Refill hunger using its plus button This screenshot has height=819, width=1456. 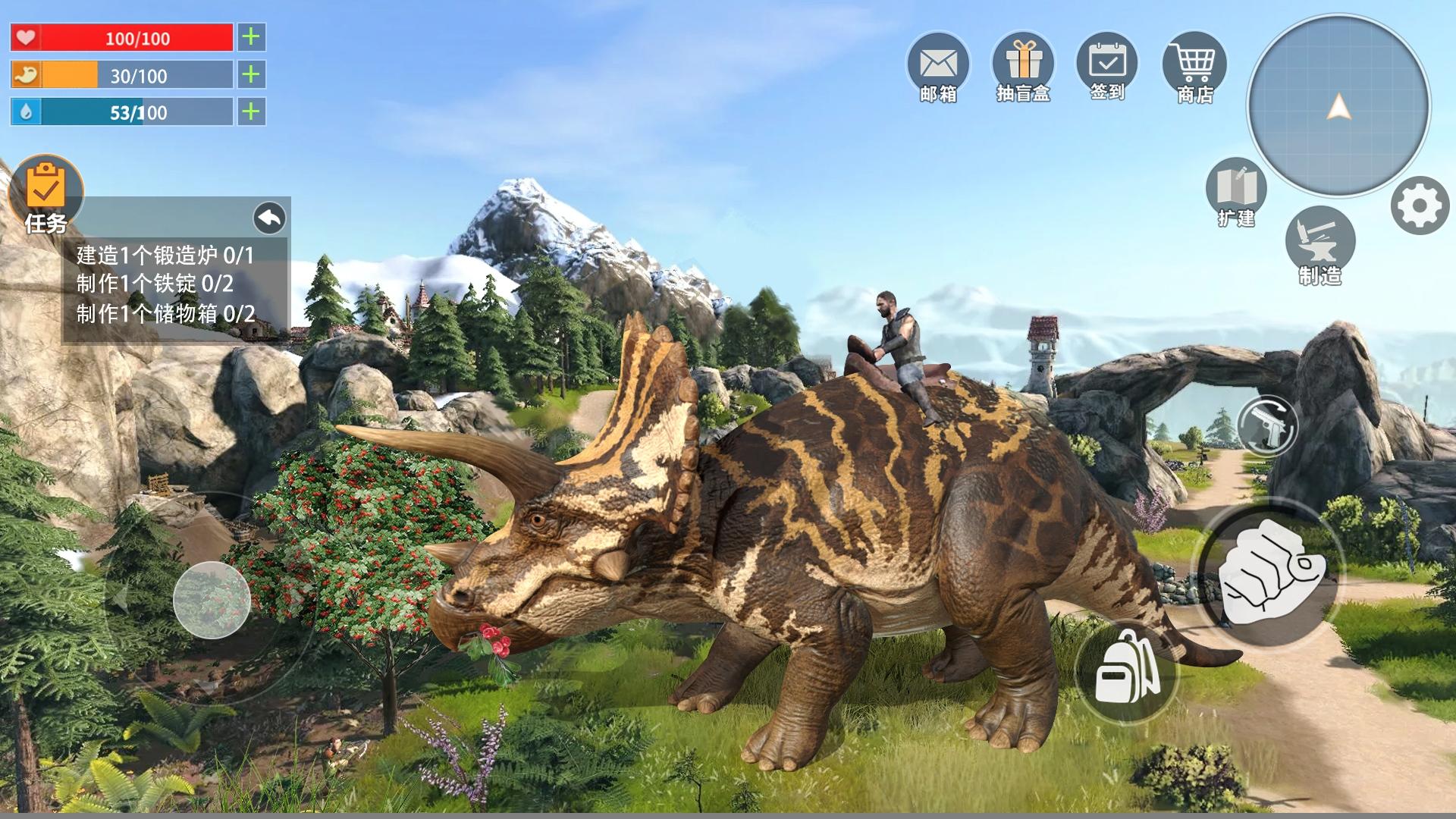coord(251,74)
